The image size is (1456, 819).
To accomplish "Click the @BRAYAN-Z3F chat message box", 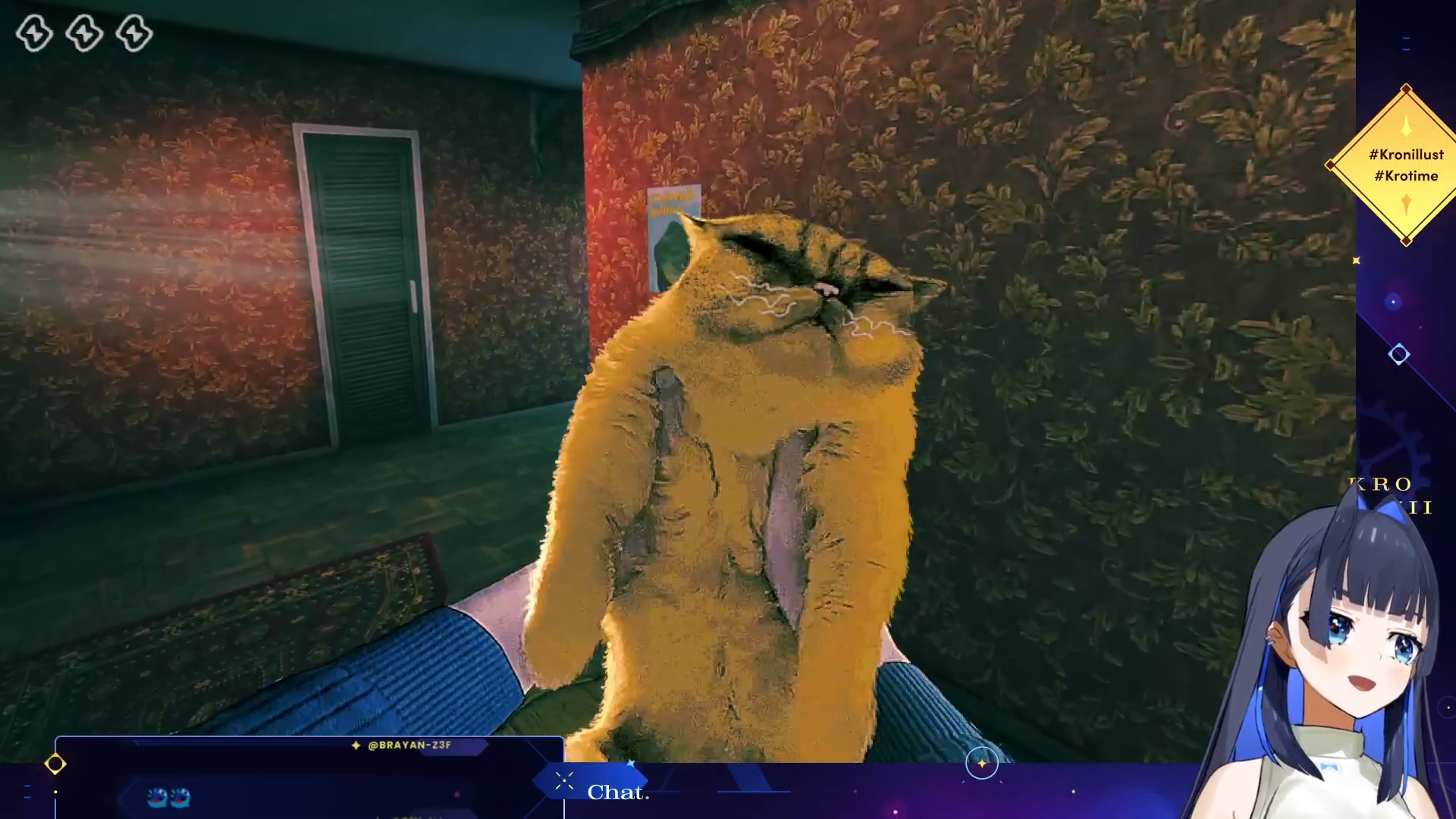I will pos(309,777).
